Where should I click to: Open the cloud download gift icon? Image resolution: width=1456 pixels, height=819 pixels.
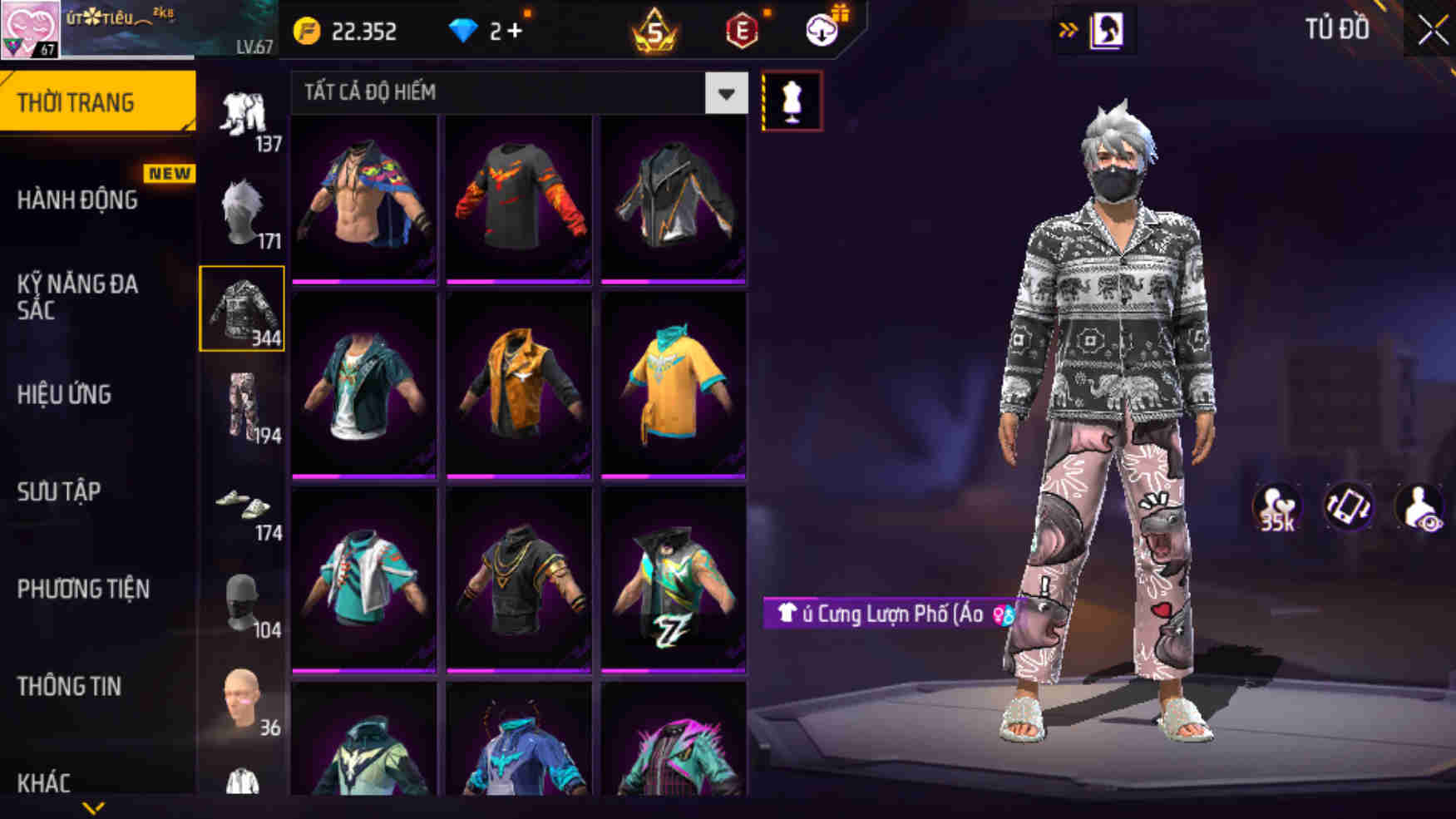coord(822,32)
